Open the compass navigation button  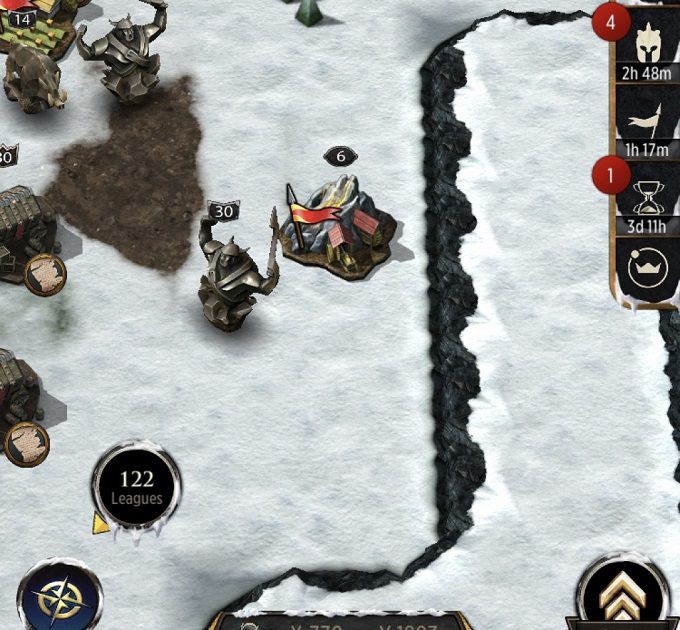58,598
